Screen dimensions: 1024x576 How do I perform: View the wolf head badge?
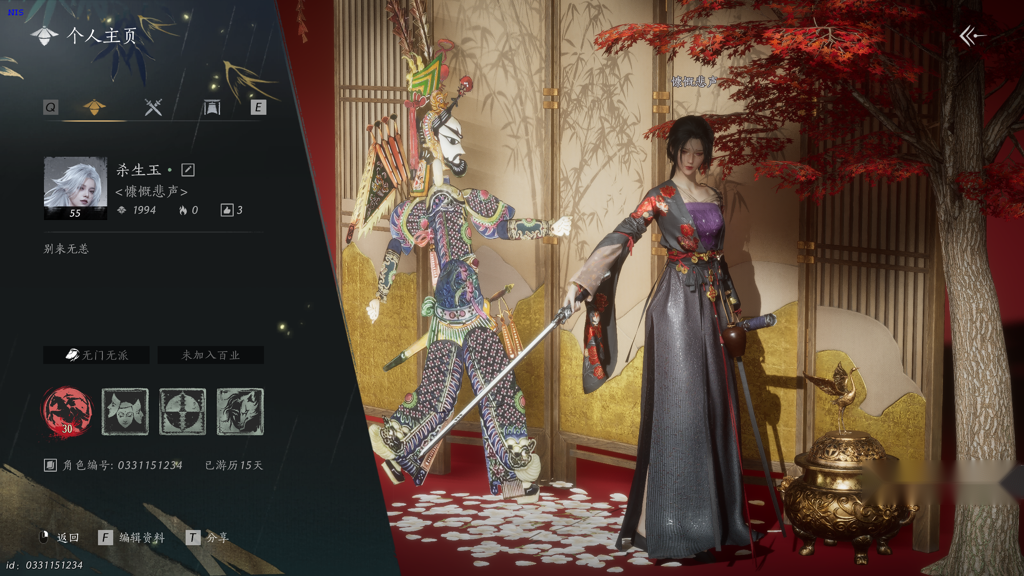click(x=241, y=411)
